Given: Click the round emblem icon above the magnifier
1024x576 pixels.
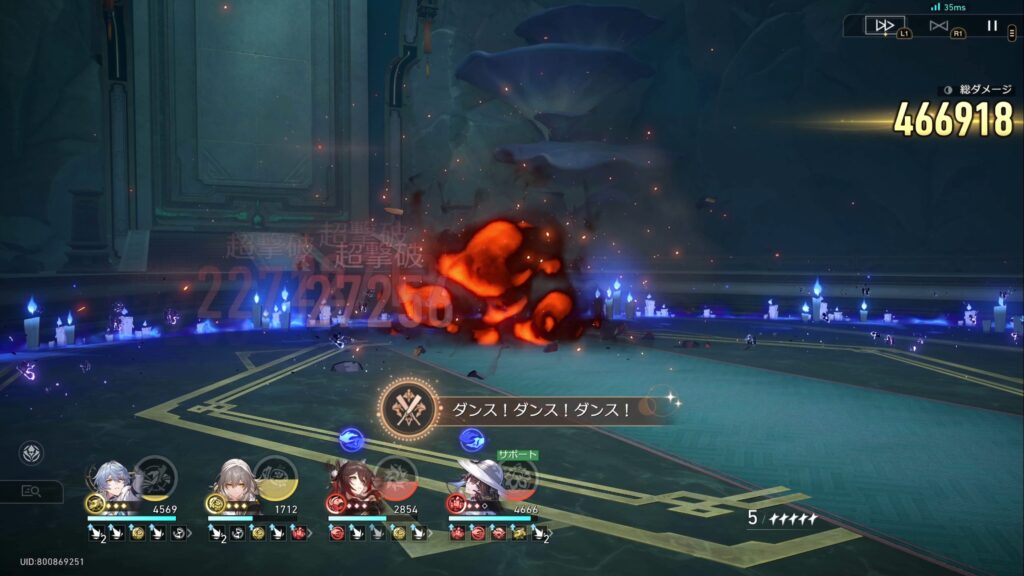Looking at the screenshot, I should point(31,453).
